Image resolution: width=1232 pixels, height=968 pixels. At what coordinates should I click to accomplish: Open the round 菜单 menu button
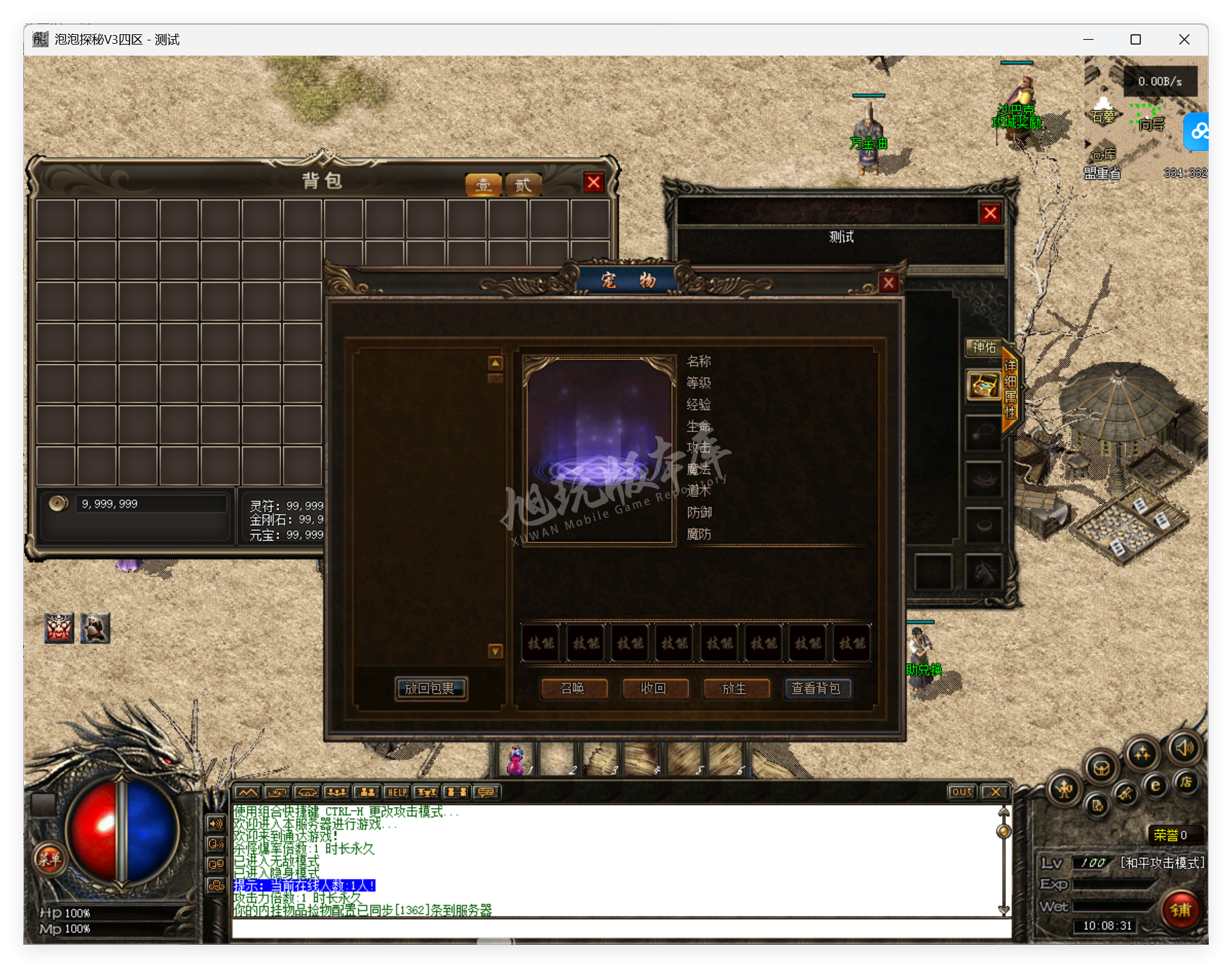pyautogui.click(x=49, y=858)
